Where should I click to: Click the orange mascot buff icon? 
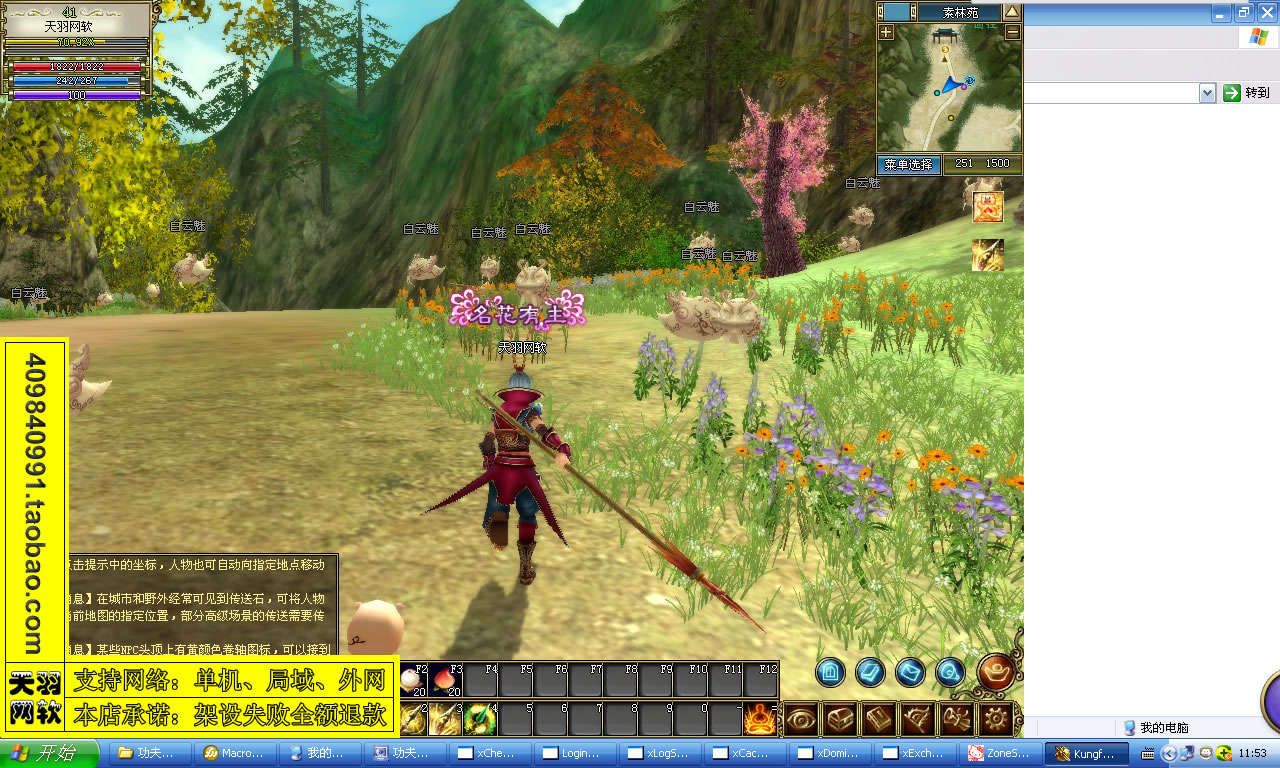(x=988, y=207)
